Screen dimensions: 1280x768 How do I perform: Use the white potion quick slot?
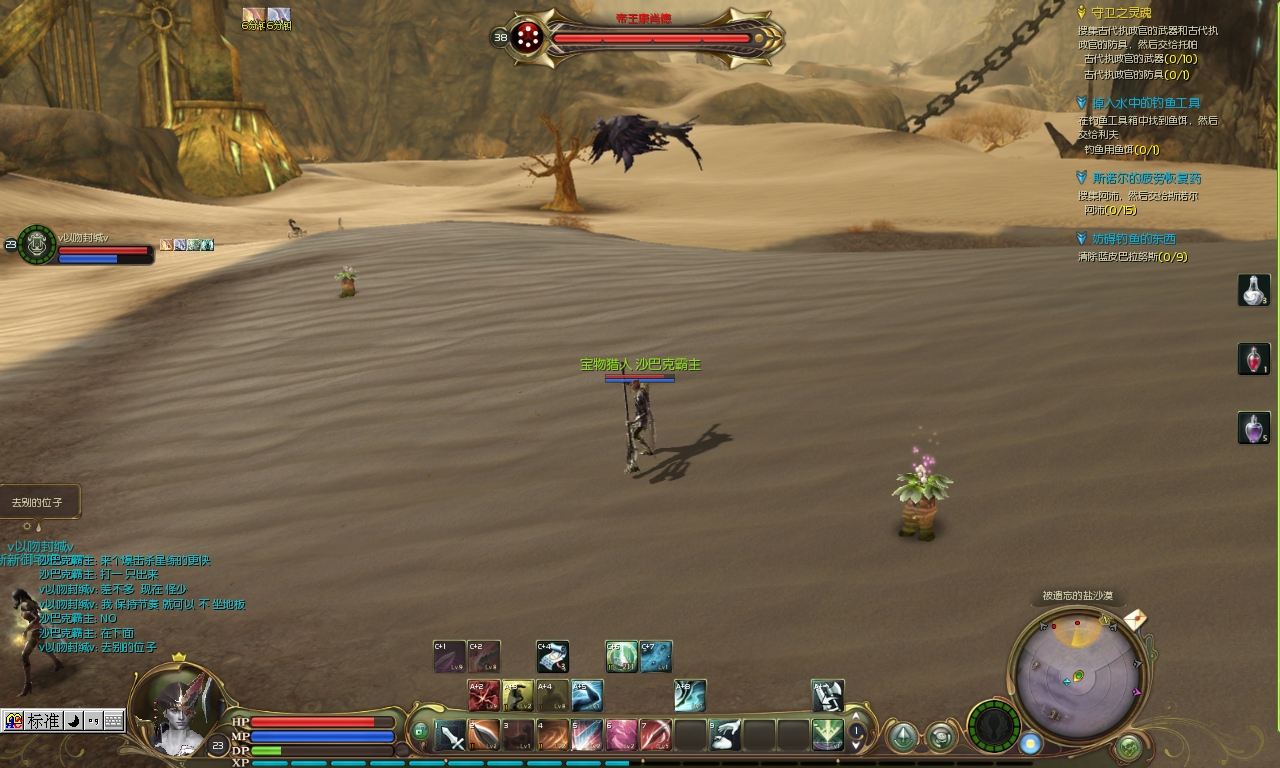pyautogui.click(x=1254, y=290)
